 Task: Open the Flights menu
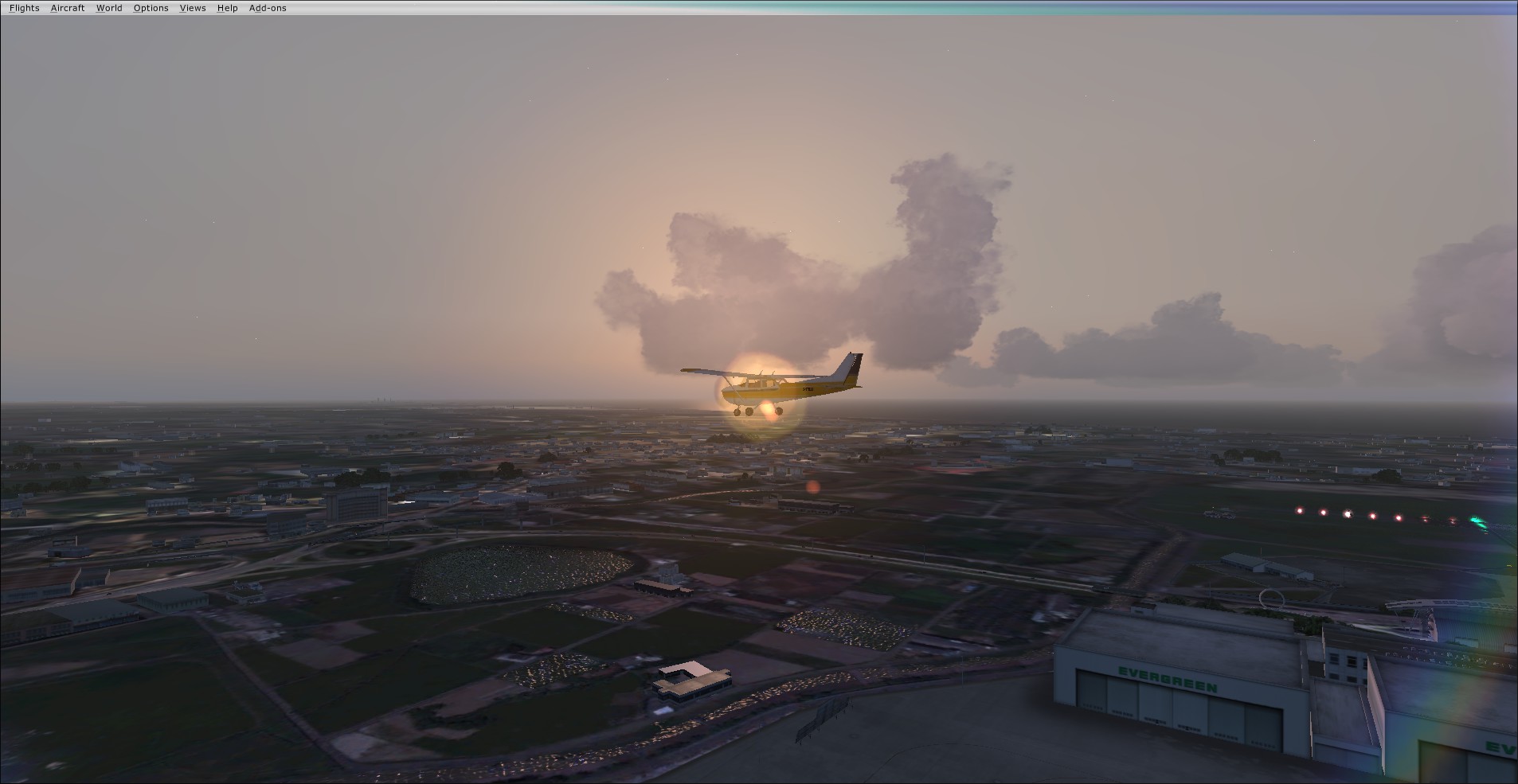24,8
